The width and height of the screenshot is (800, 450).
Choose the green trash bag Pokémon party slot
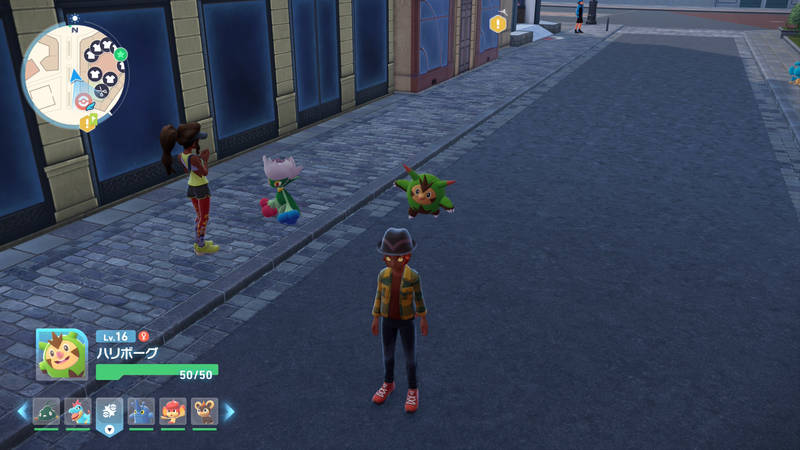tap(46, 411)
